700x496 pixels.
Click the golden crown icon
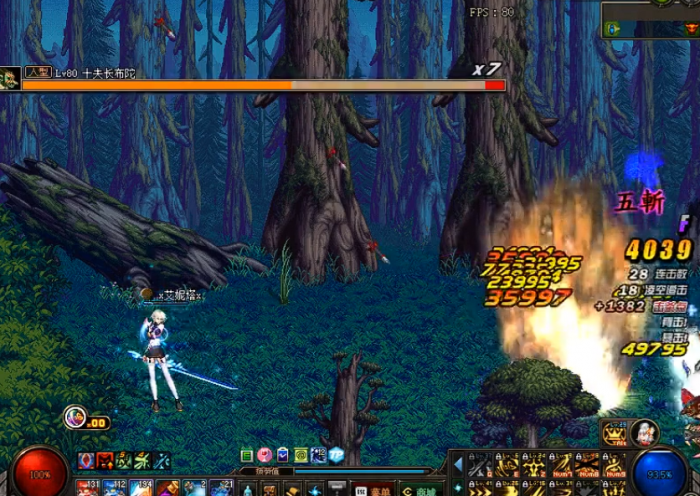pyautogui.click(x=616, y=431)
